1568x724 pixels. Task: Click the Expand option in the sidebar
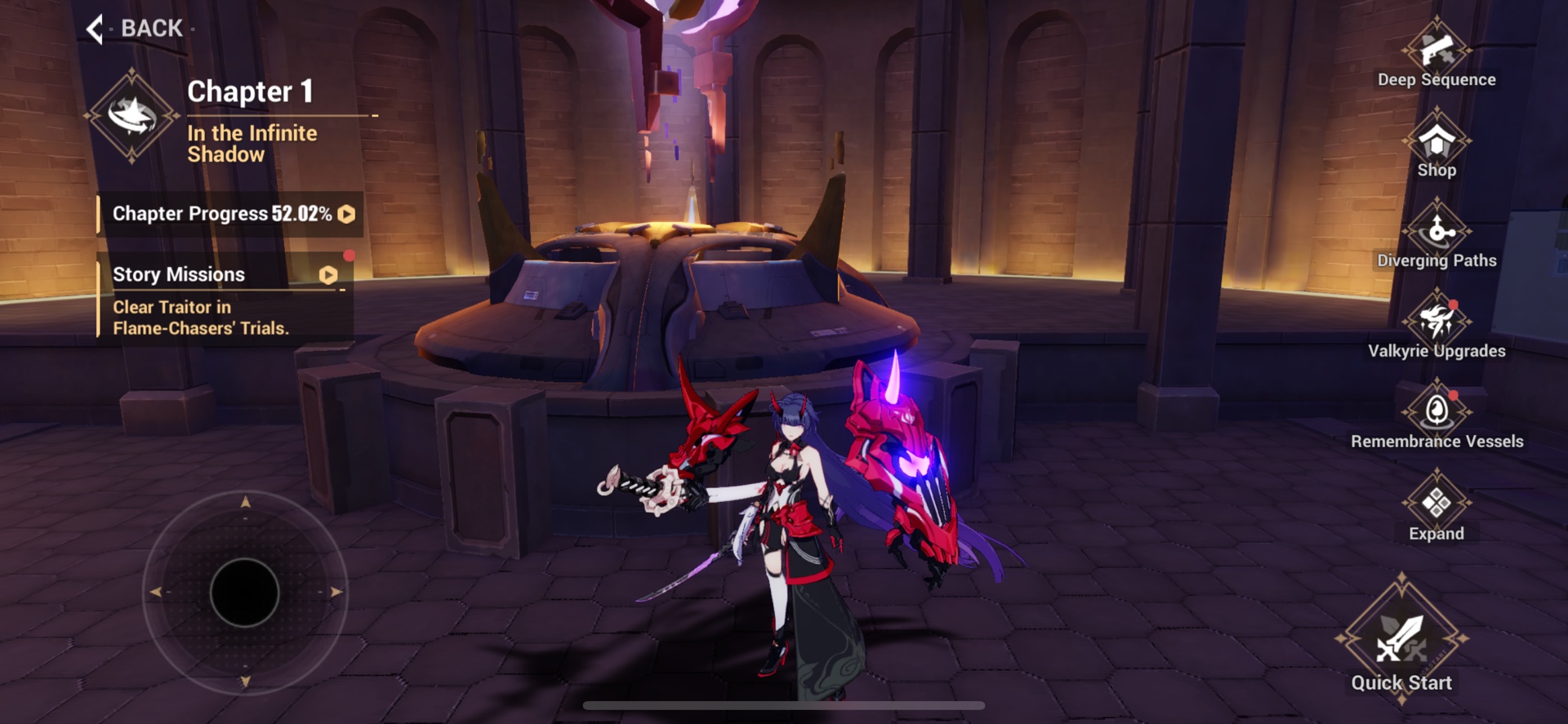[x=1436, y=504]
